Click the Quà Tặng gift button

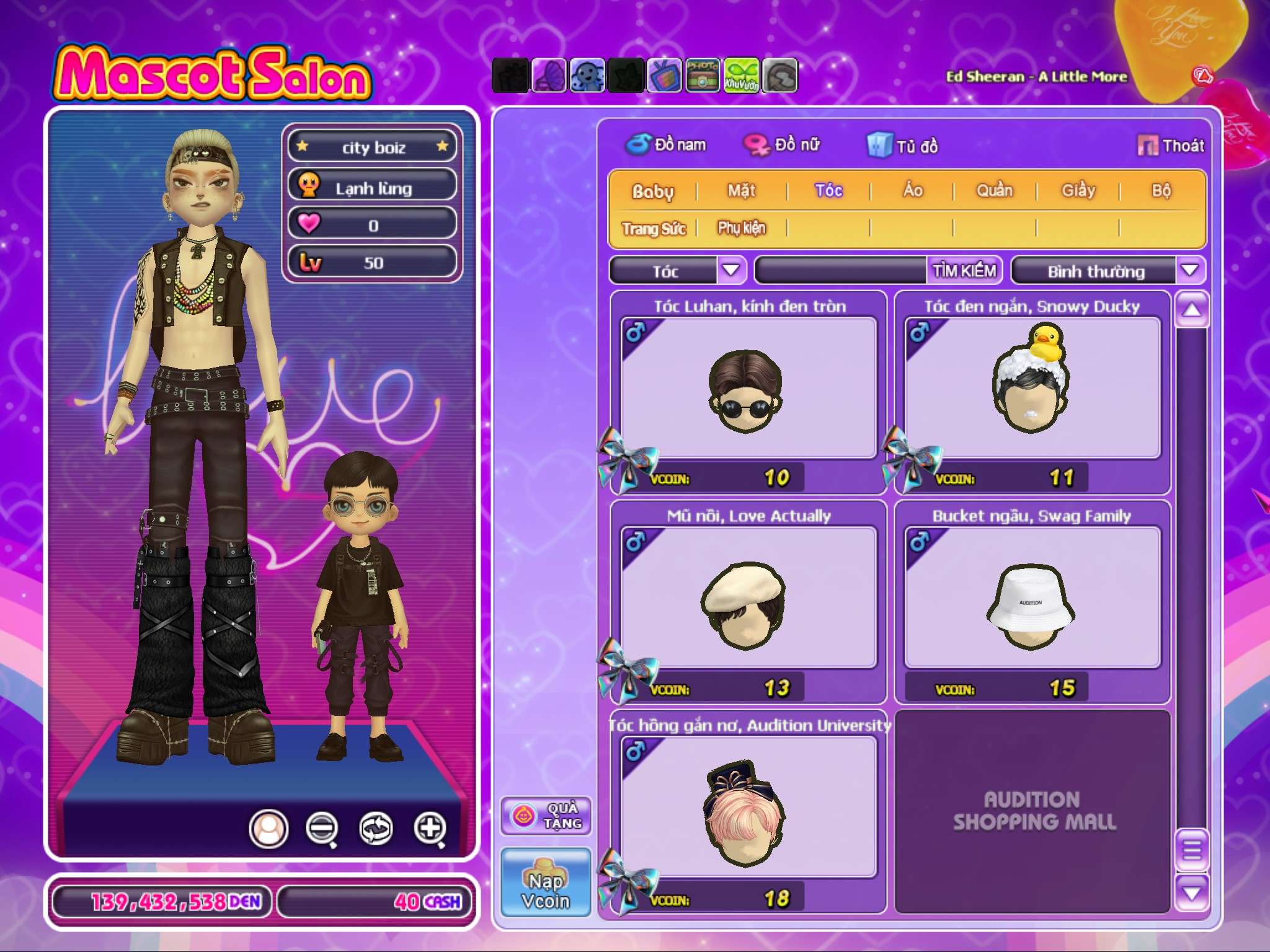[546, 816]
